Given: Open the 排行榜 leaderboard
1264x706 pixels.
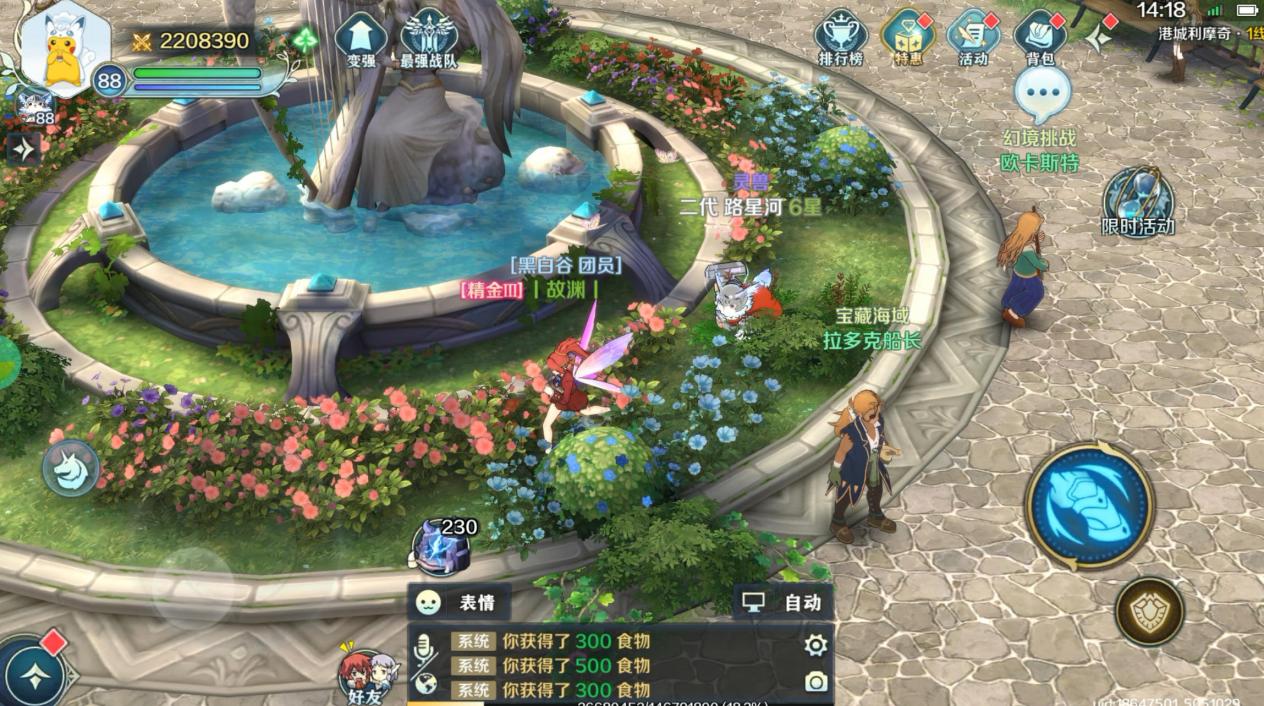Looking at the screenshot, I should [x=840, y=38].
